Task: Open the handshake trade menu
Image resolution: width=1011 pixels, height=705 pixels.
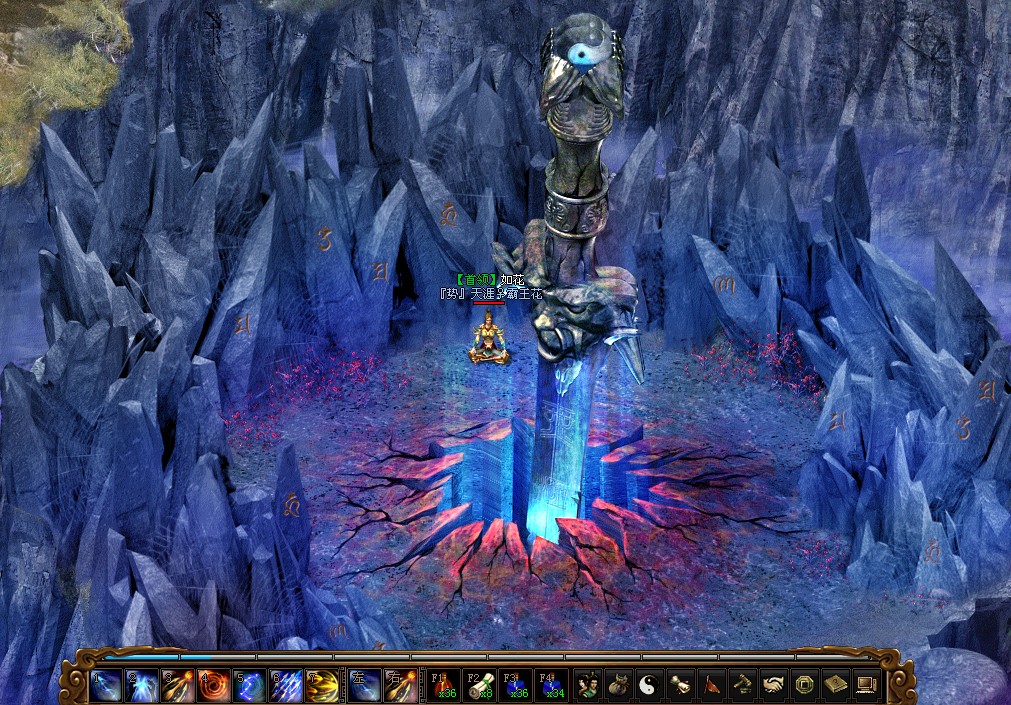Action: (774, 685)
